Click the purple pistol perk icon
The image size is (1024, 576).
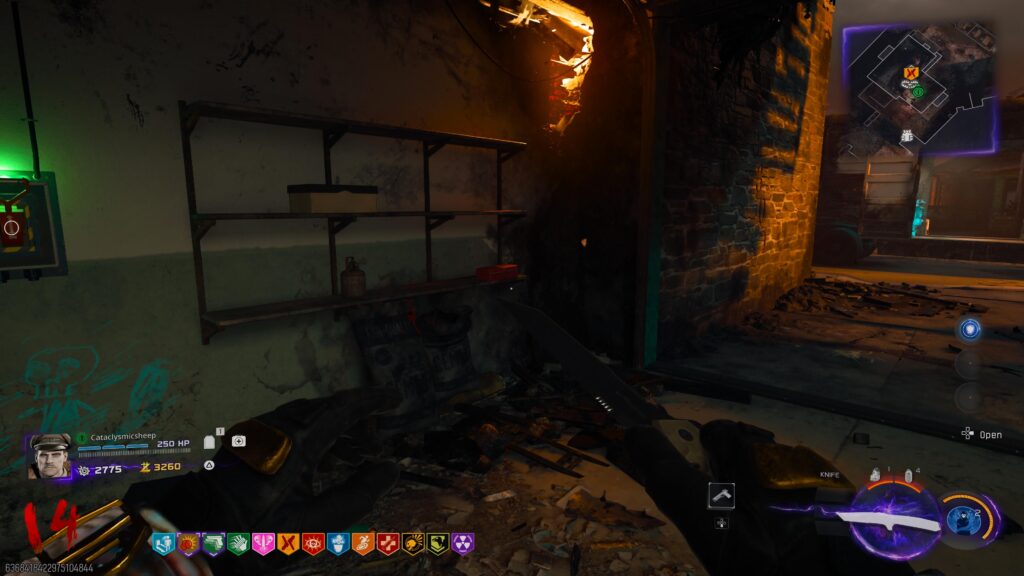pyautogui.click(x=213, y=543)
